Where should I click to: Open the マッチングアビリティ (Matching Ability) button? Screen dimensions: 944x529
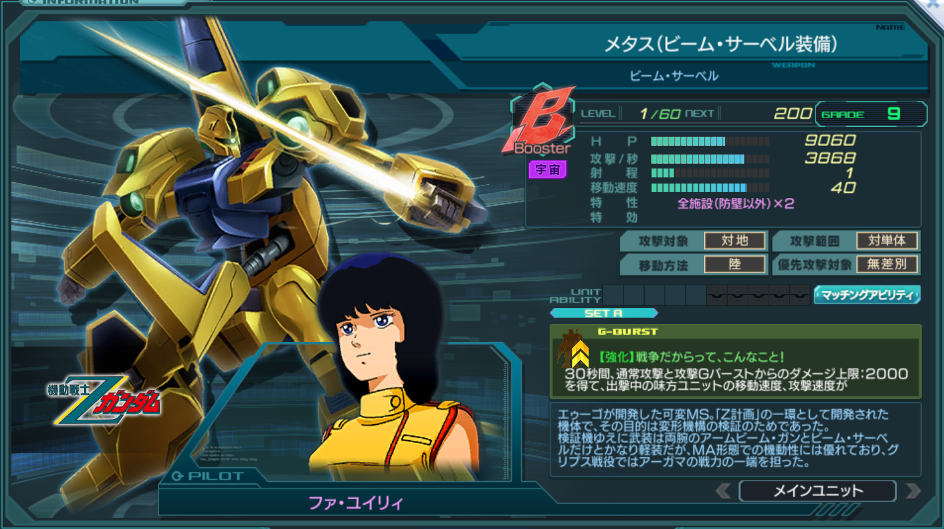click(867, 294)
